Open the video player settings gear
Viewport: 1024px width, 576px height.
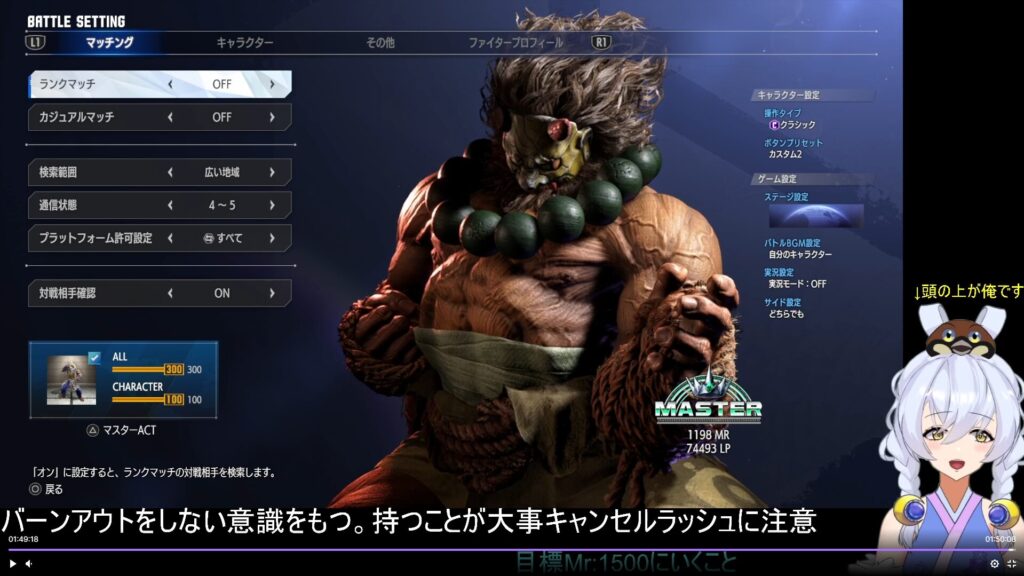click(994, 564)
